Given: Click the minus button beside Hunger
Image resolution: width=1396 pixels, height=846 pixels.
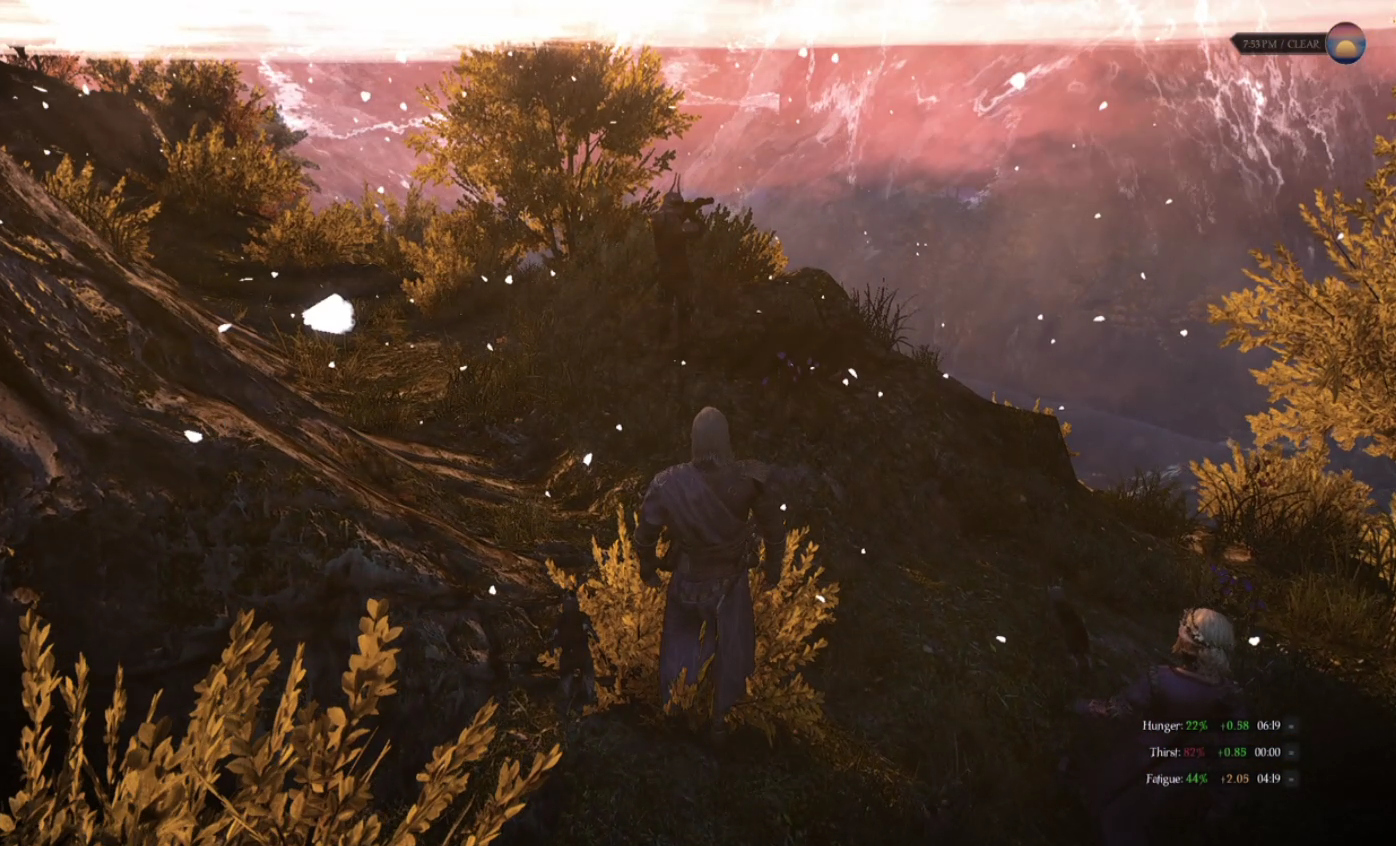Looking at the screenshot, I should 1292,726.
